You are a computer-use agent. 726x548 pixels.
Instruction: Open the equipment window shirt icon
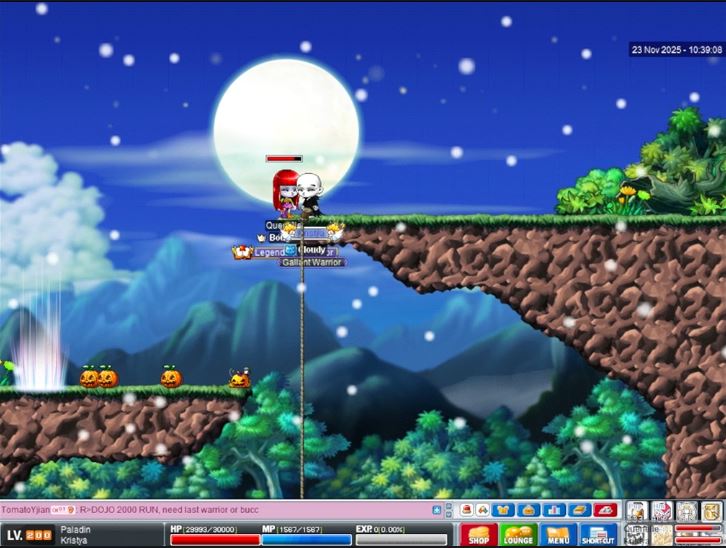pyautogui.click(x=505, y=510)
